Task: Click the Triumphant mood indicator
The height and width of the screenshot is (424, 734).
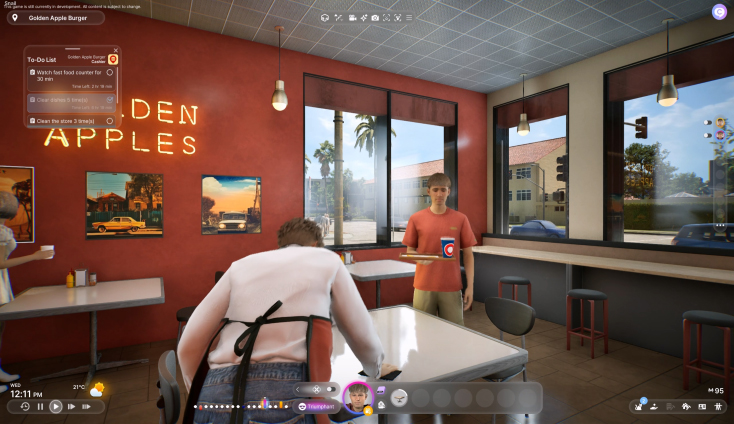Action: tap(318, 406)
